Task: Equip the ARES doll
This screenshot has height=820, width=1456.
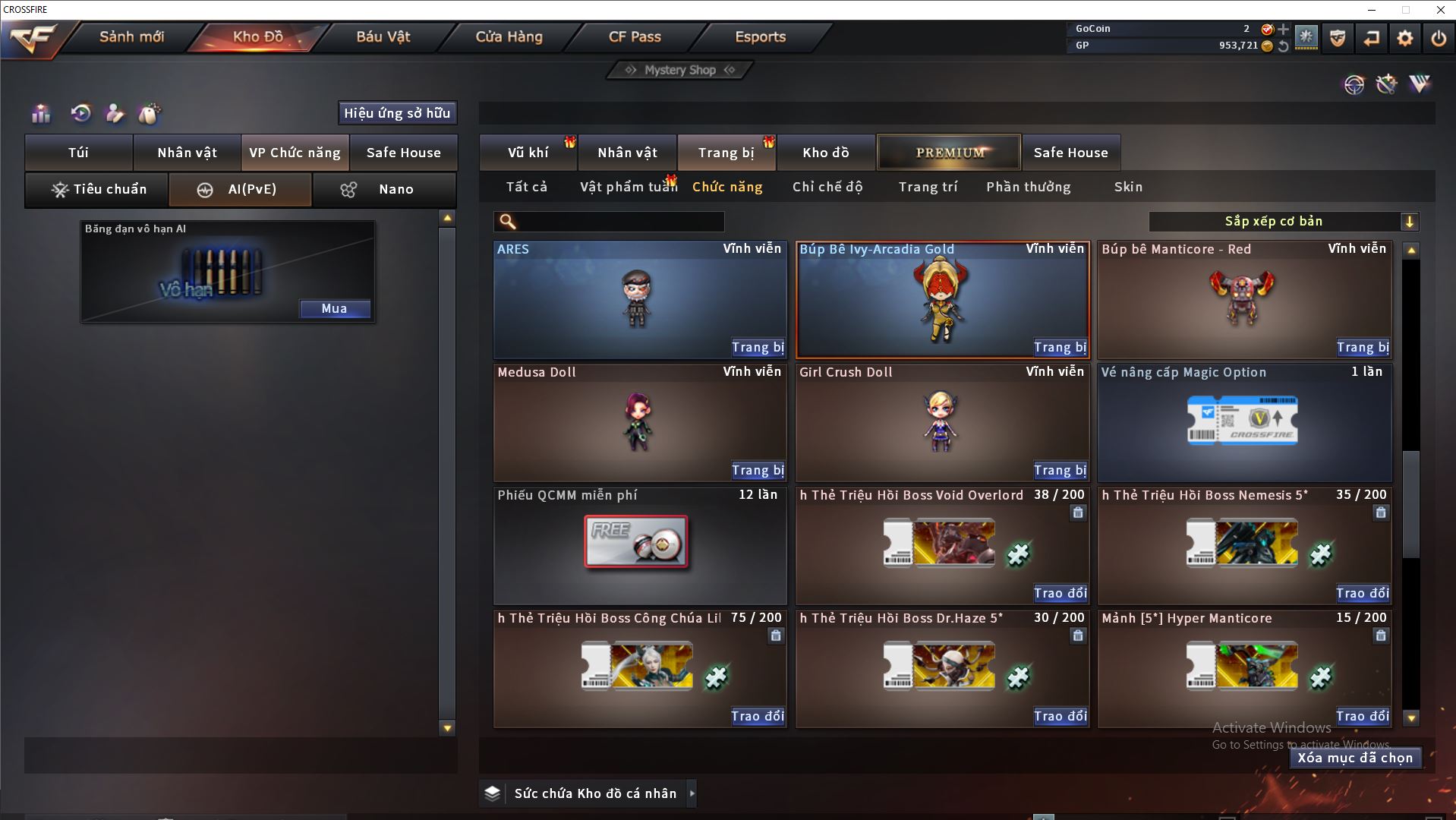Action: (x=757, y=347)
